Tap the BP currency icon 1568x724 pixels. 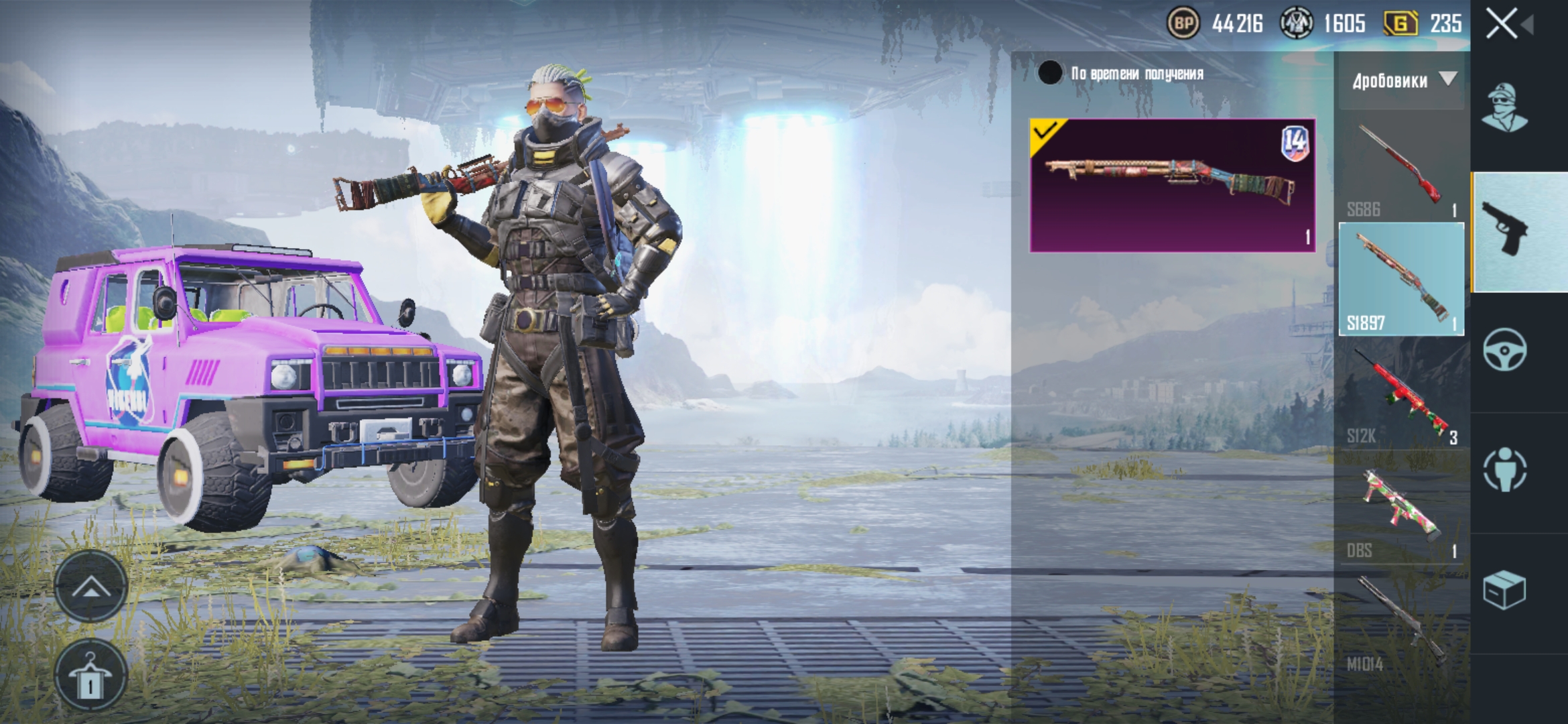coord(1183,24)
